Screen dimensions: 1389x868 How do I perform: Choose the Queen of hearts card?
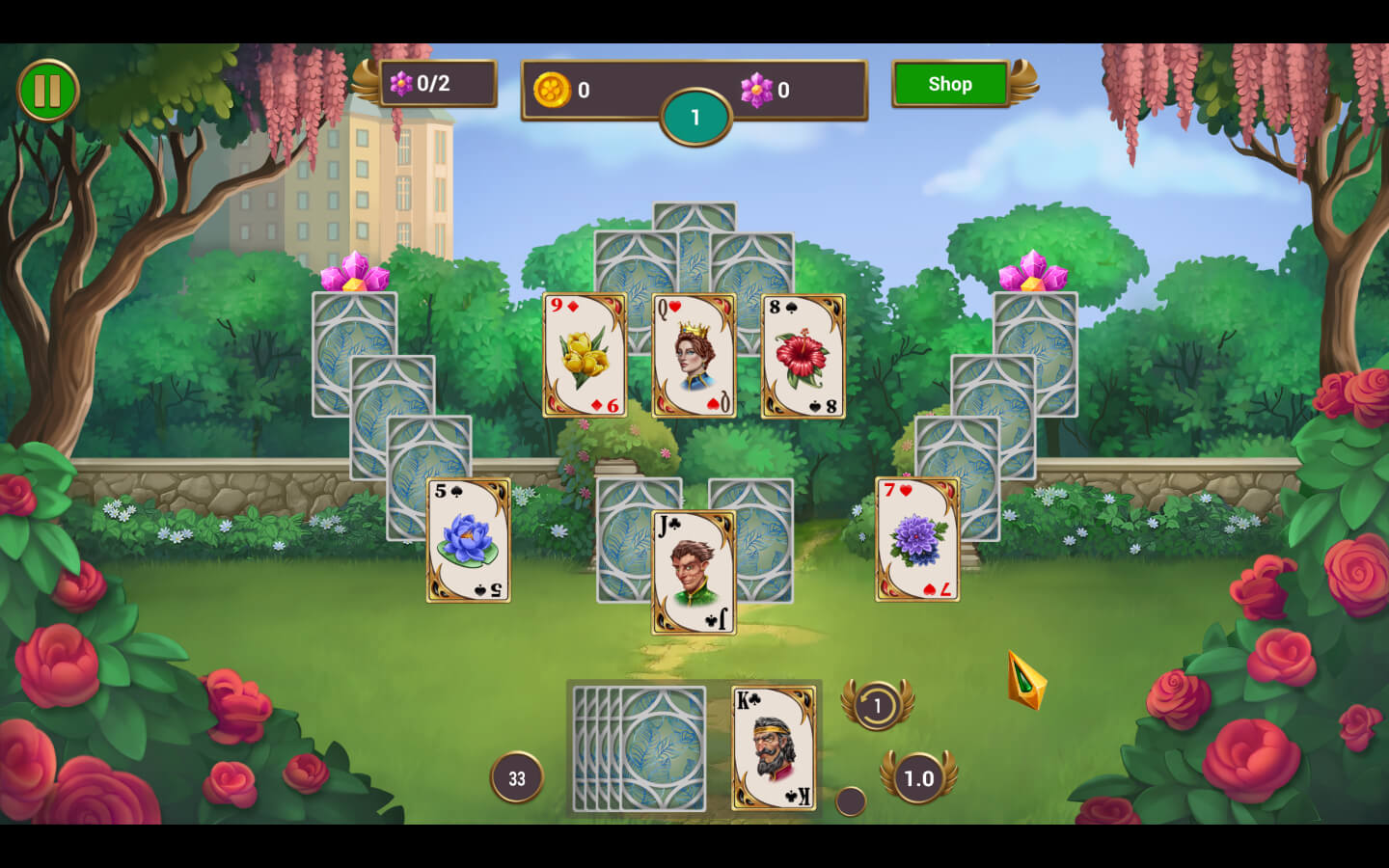tap(694, 356)
